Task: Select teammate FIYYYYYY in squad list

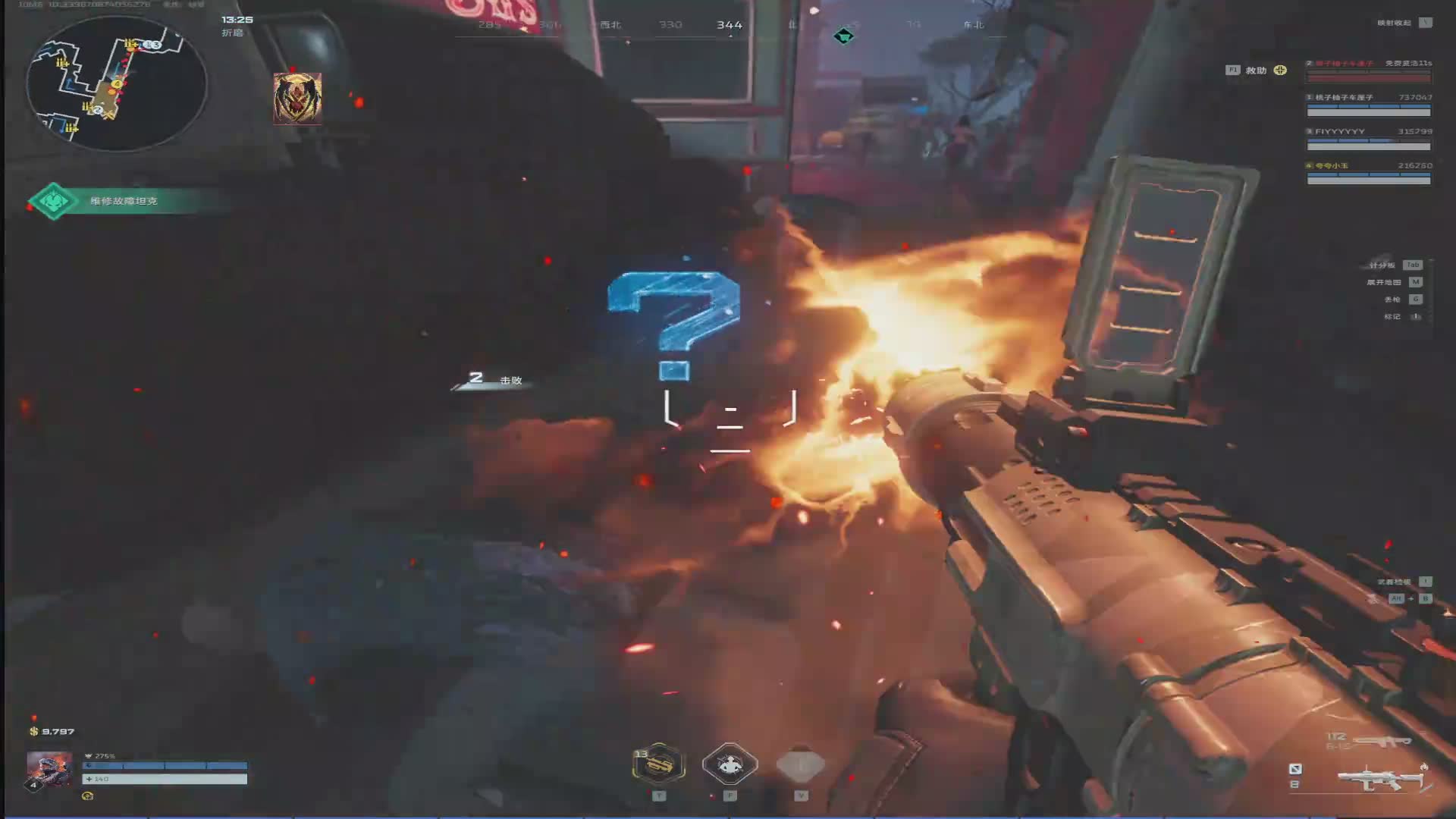Action: (1369, 138)
